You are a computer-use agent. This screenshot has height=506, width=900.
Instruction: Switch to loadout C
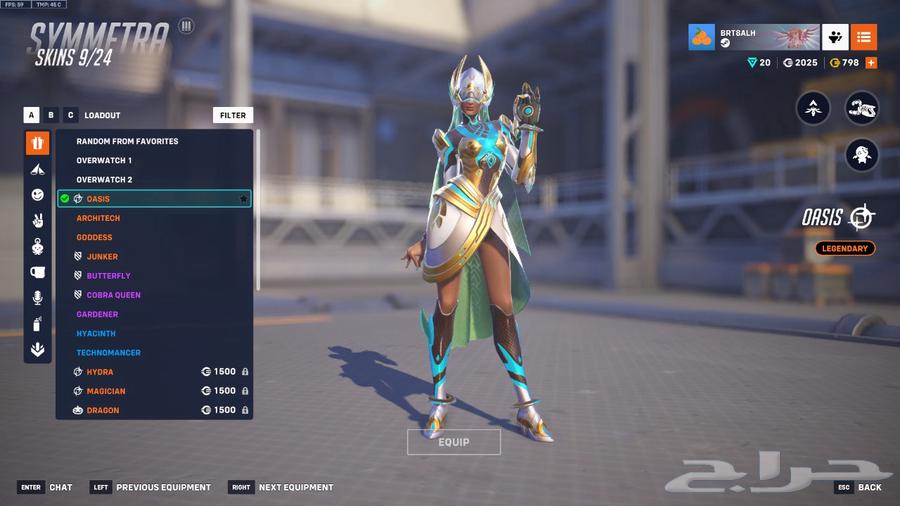pyautogui.click(x=70, y=115)
